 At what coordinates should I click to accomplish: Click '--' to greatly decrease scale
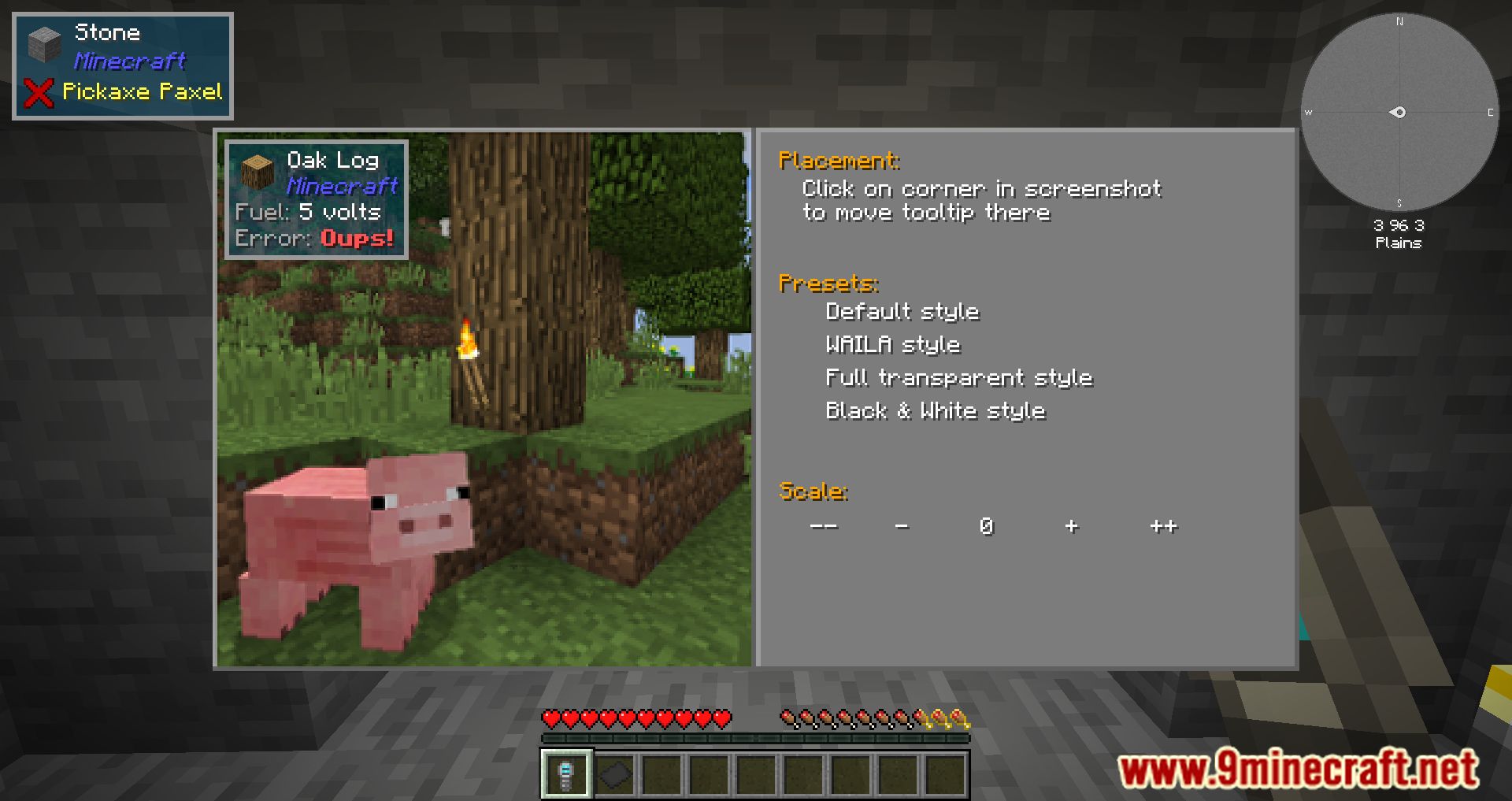coord(825,525)
